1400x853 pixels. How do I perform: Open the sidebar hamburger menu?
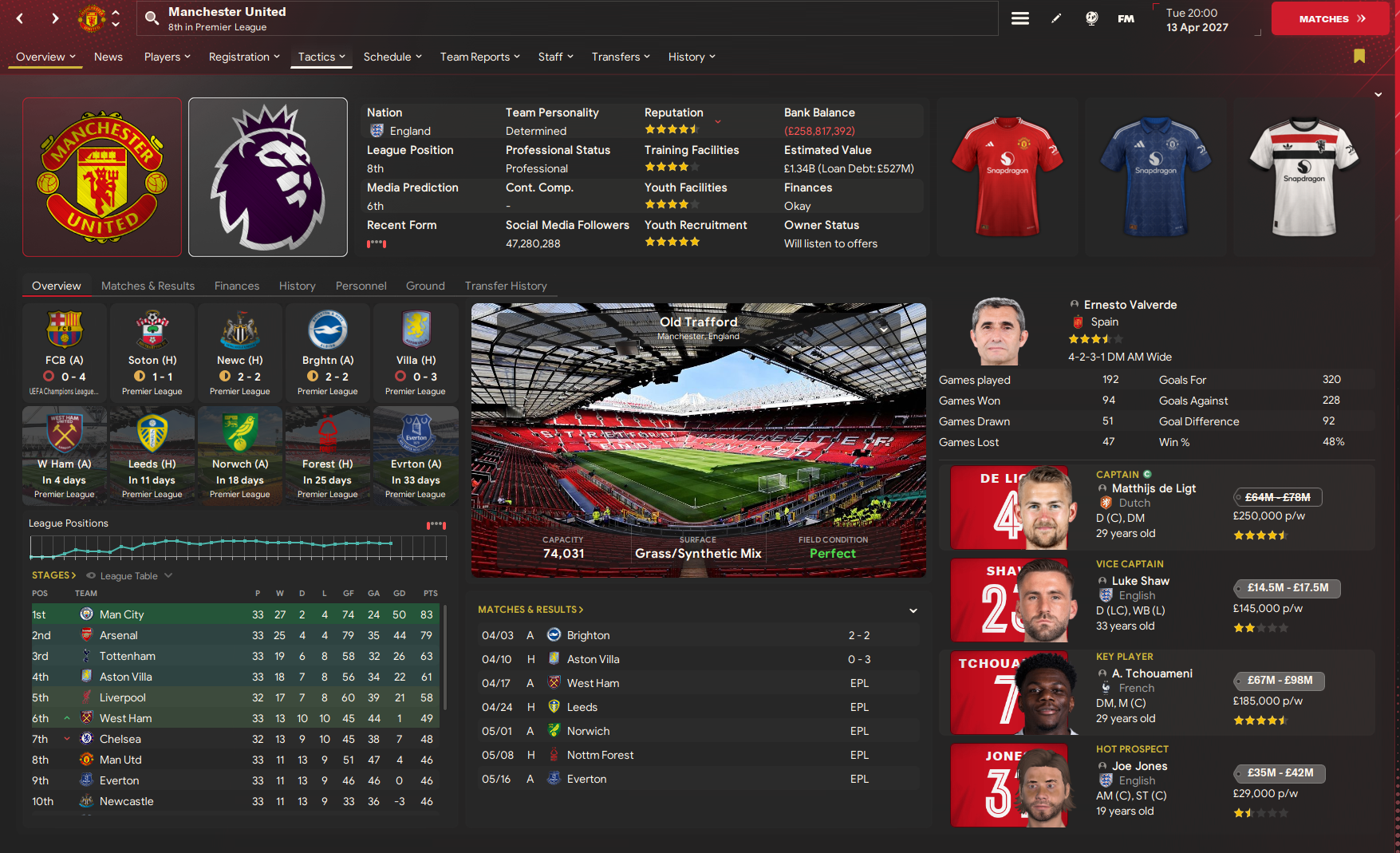[1019, 17]
